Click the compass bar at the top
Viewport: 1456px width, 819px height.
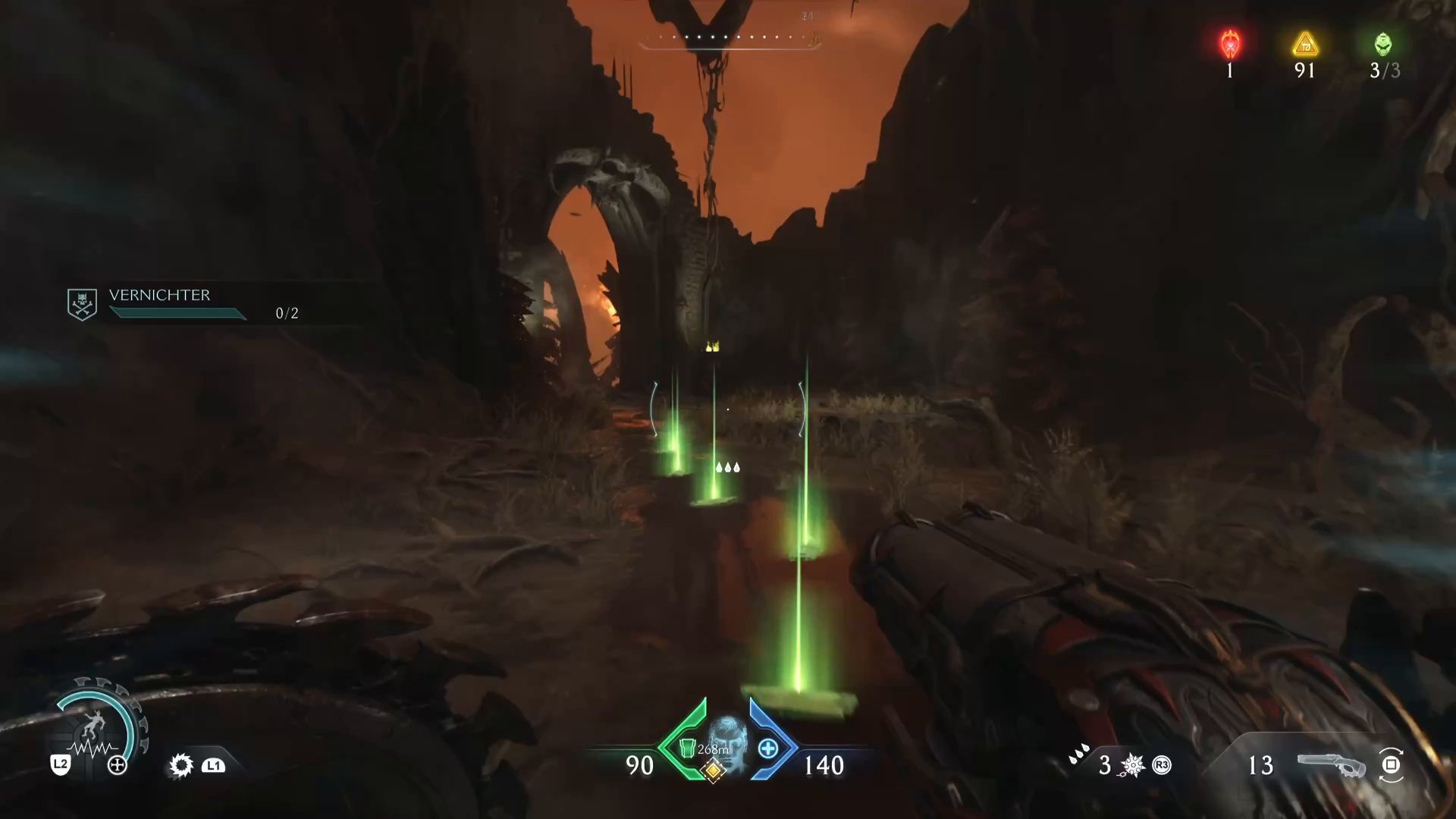coord(728,38)
